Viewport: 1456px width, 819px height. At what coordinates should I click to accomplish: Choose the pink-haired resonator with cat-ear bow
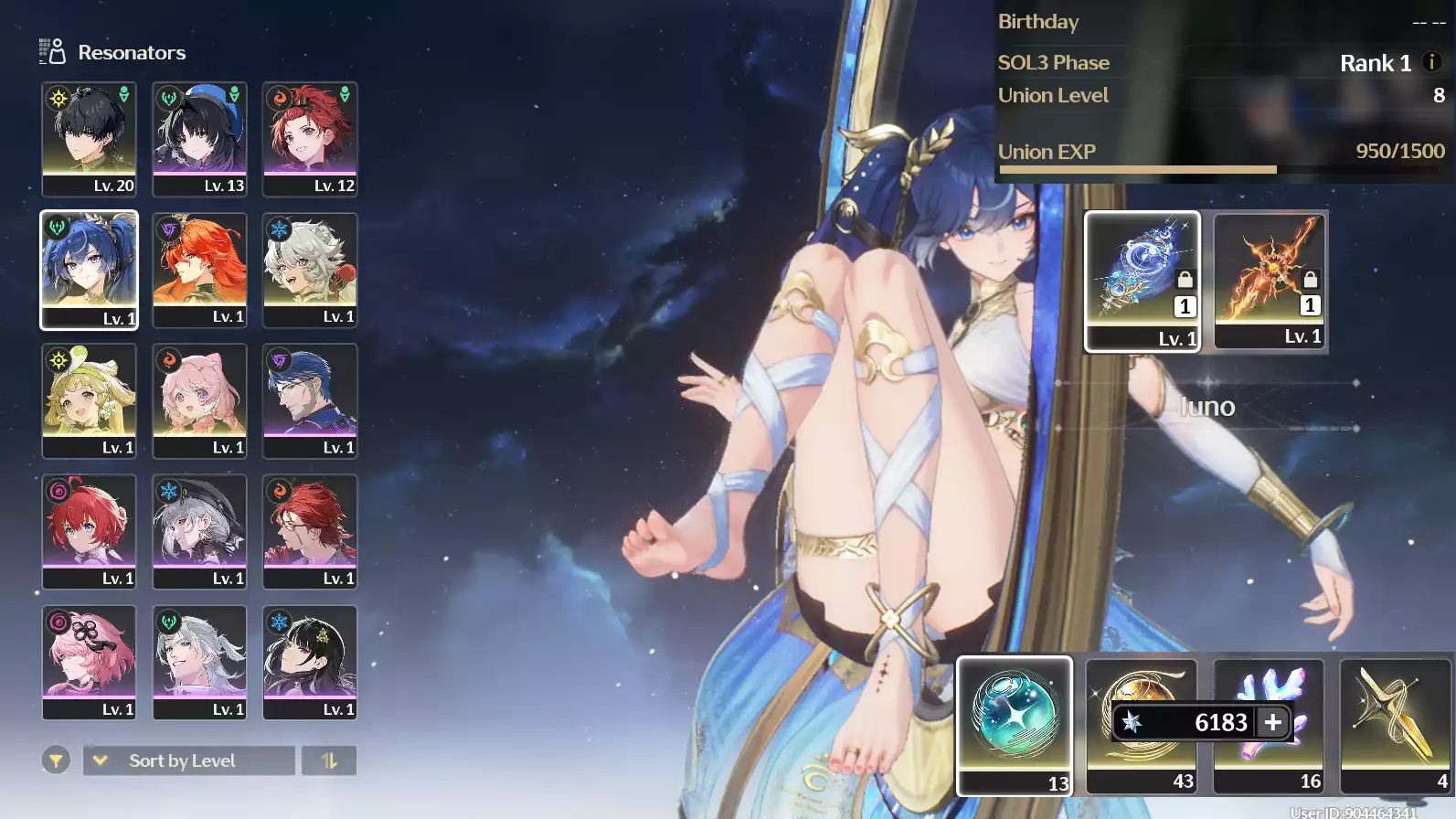(x=199, y=400)
